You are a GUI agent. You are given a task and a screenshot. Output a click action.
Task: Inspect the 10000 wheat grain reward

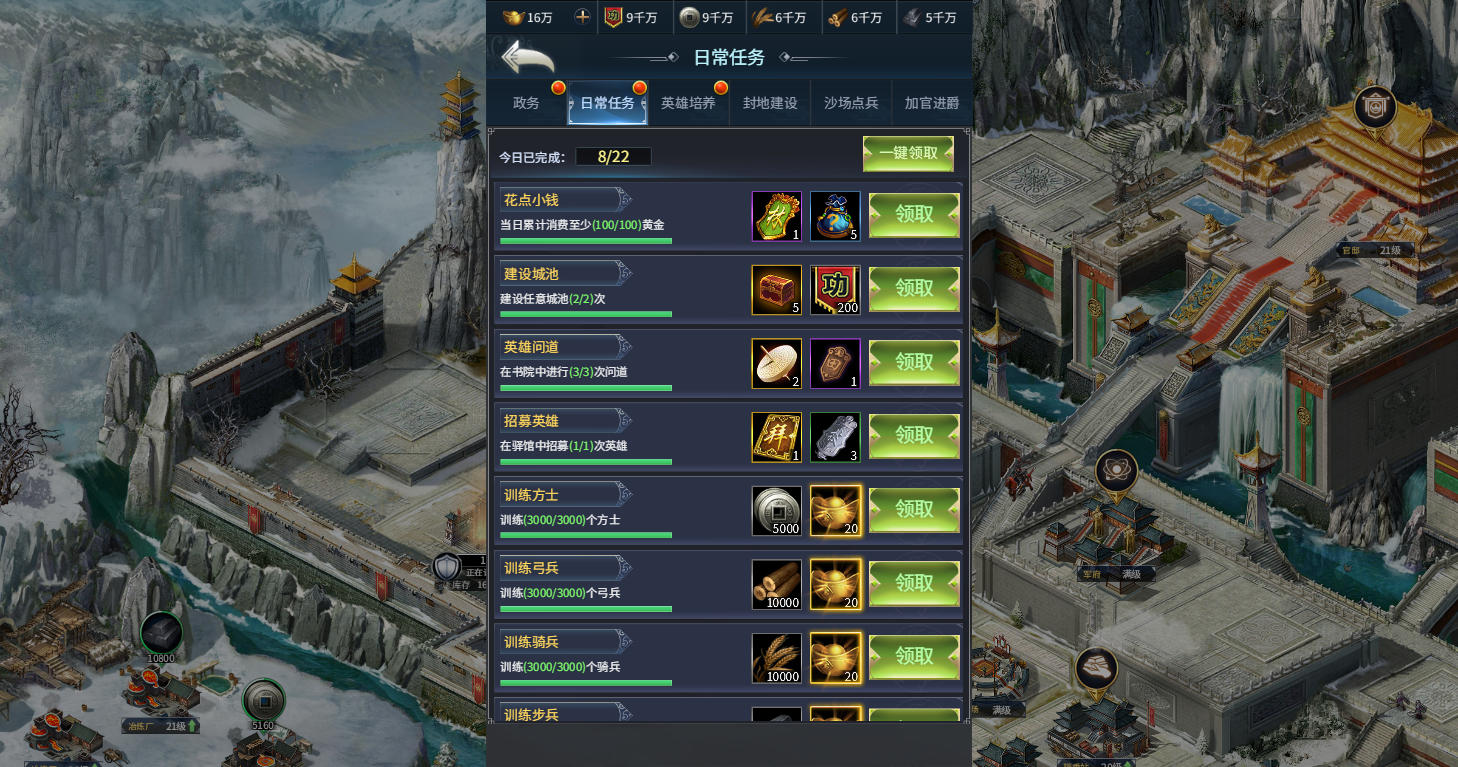777,658
